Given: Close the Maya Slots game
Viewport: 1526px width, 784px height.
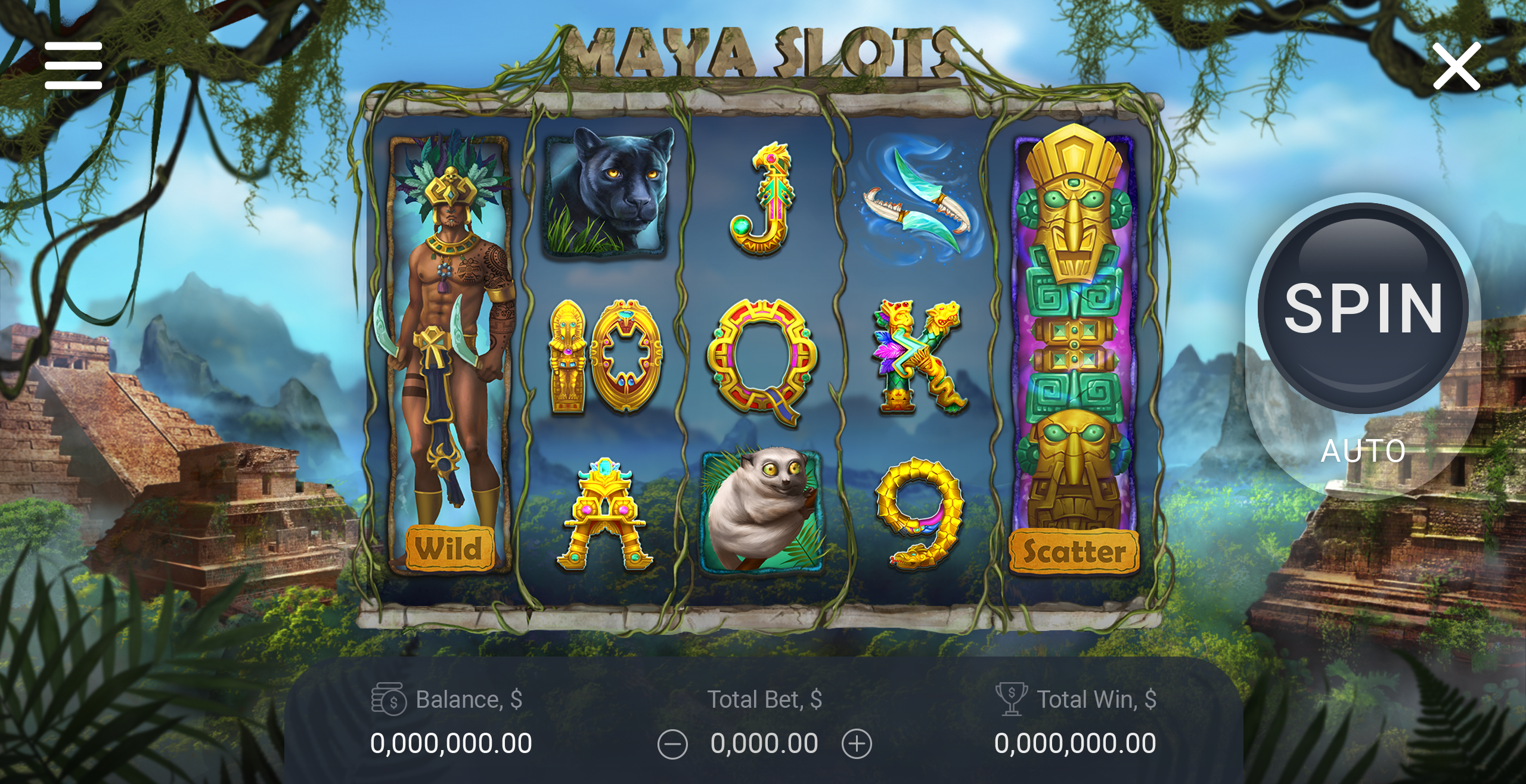Looking at the screenshot, I should point(1456,66).
